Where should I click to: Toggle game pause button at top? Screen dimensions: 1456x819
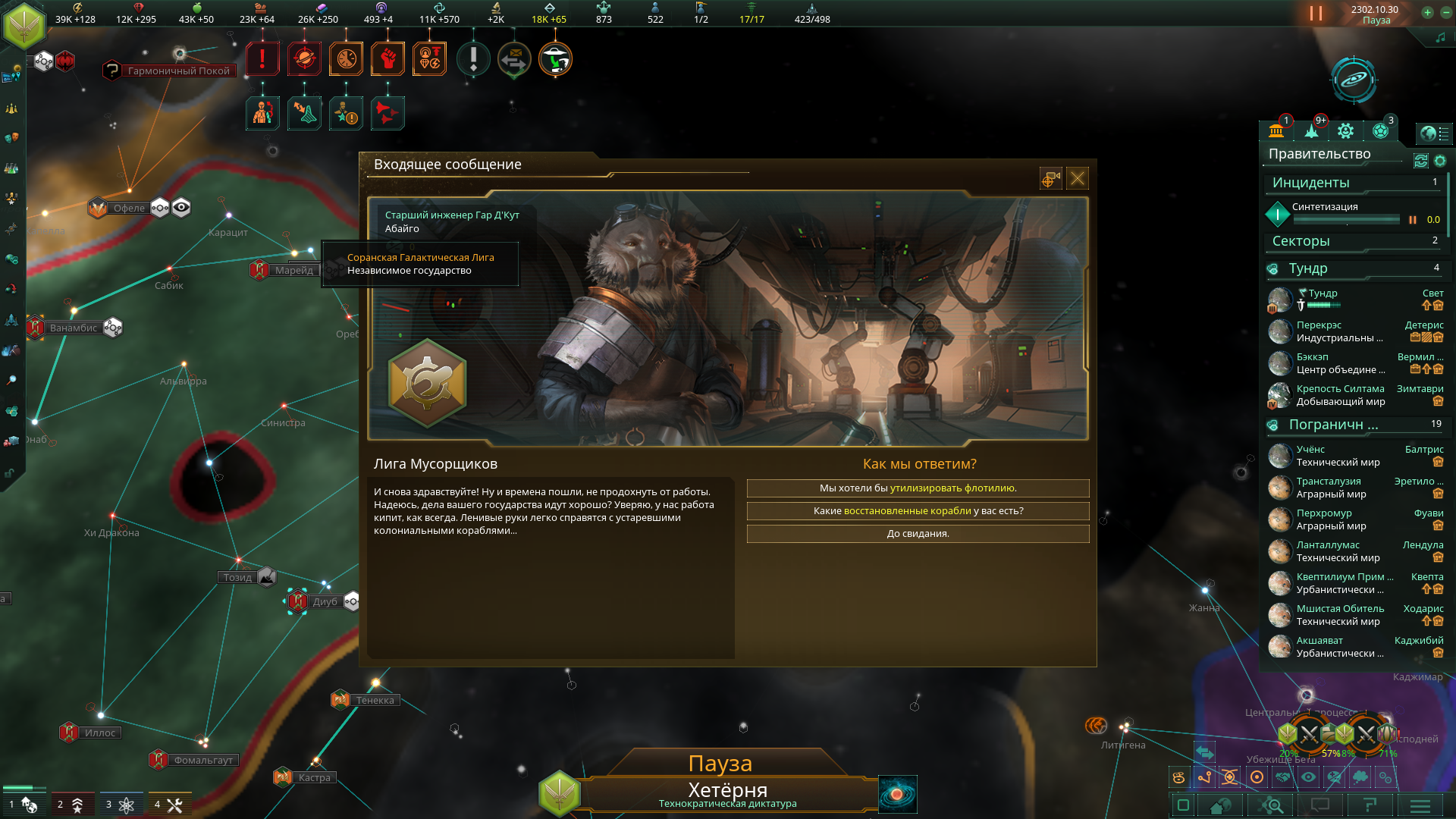(x=1316, y=14)
